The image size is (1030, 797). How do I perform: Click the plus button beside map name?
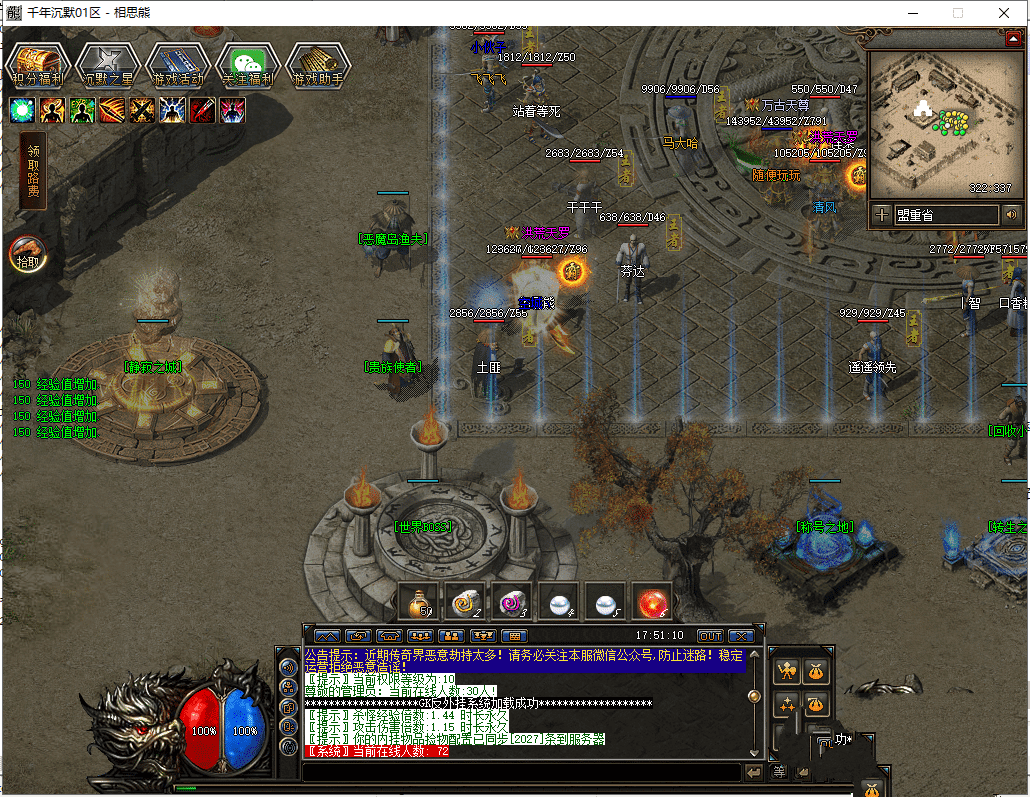(x=881, y=214)
